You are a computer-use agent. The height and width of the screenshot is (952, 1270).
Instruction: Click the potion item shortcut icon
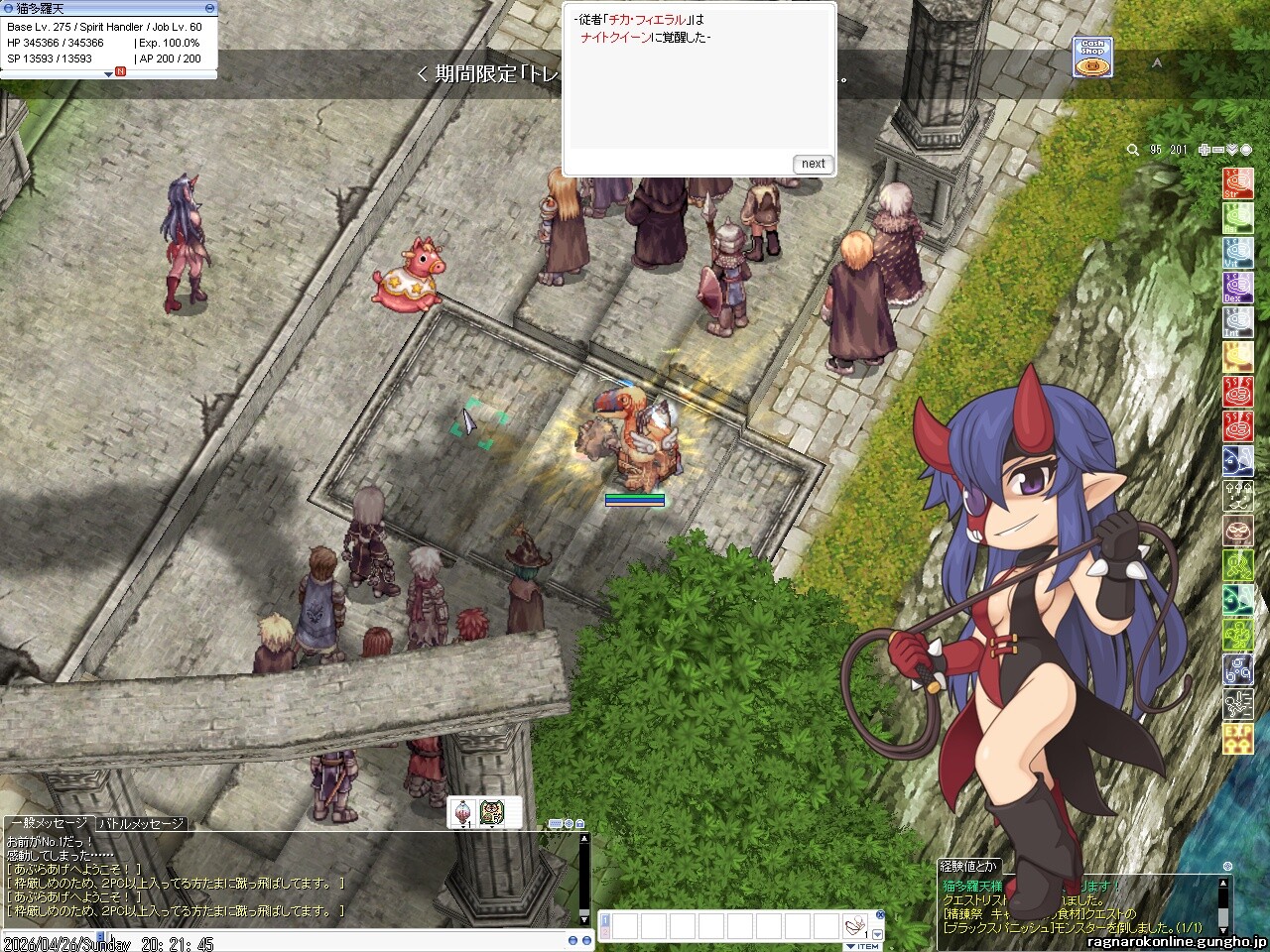(x=462, y=812)
